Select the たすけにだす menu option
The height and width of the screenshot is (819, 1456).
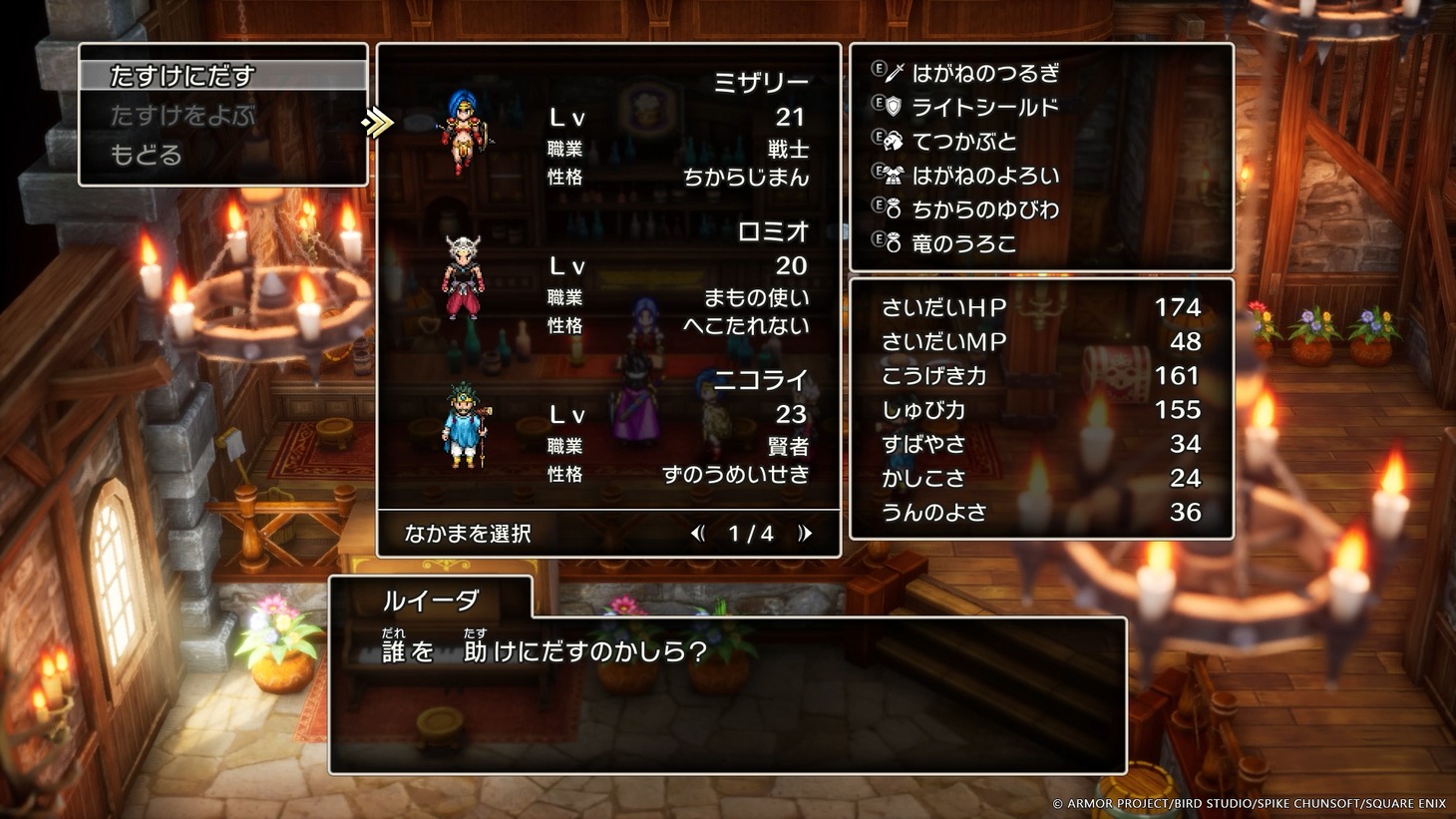point(182,76)
